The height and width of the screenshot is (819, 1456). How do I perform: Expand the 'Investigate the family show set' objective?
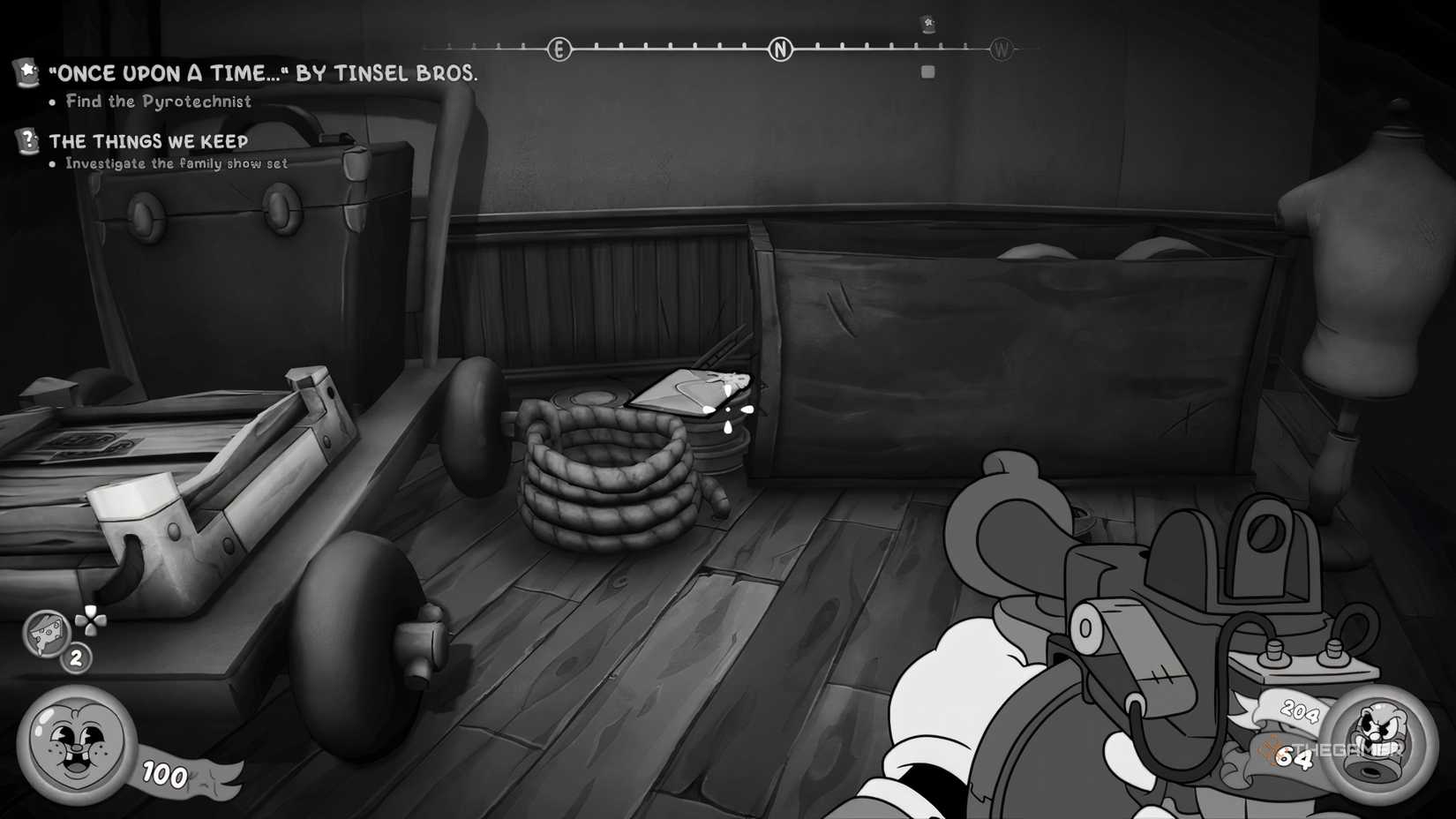(178, 163)
